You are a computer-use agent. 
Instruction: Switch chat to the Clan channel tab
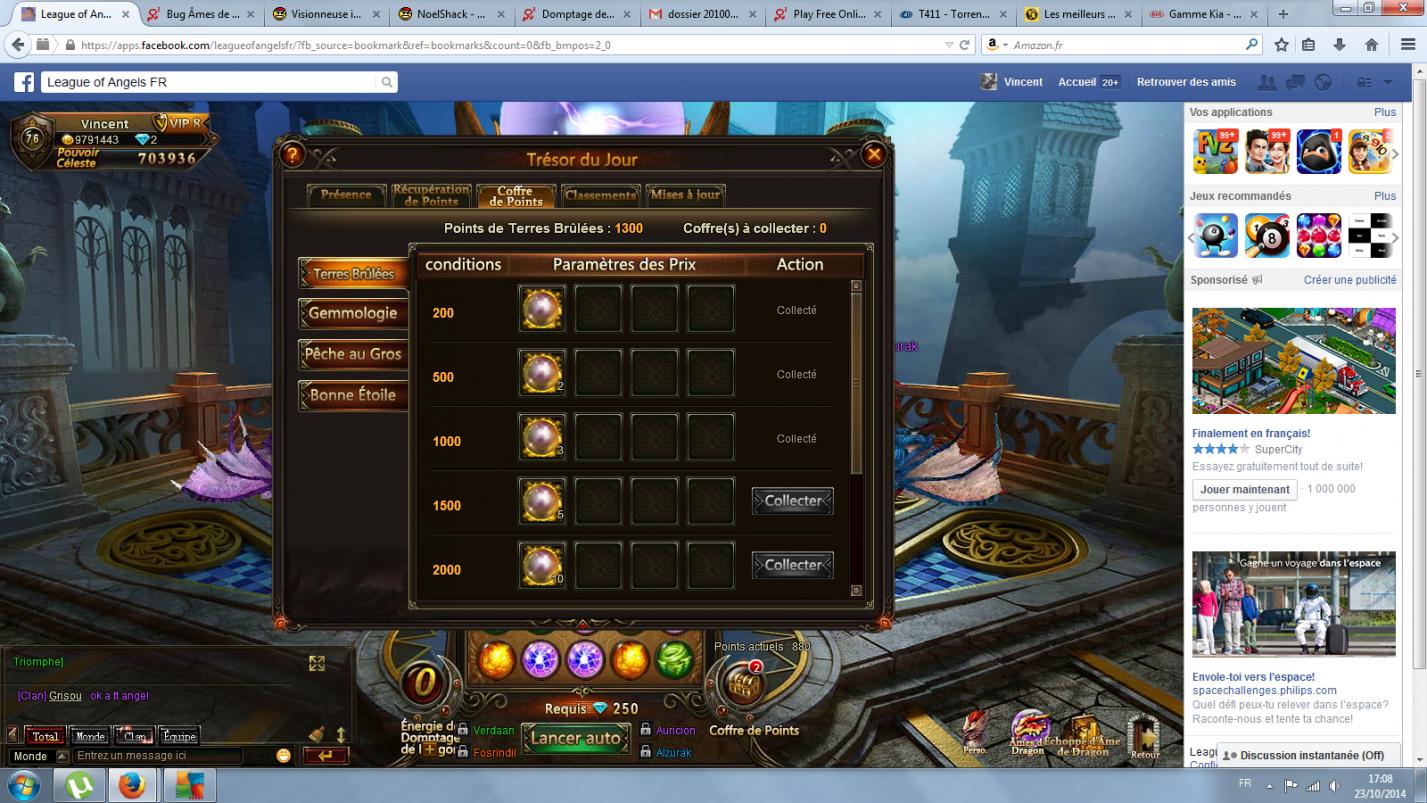point(135,736)
